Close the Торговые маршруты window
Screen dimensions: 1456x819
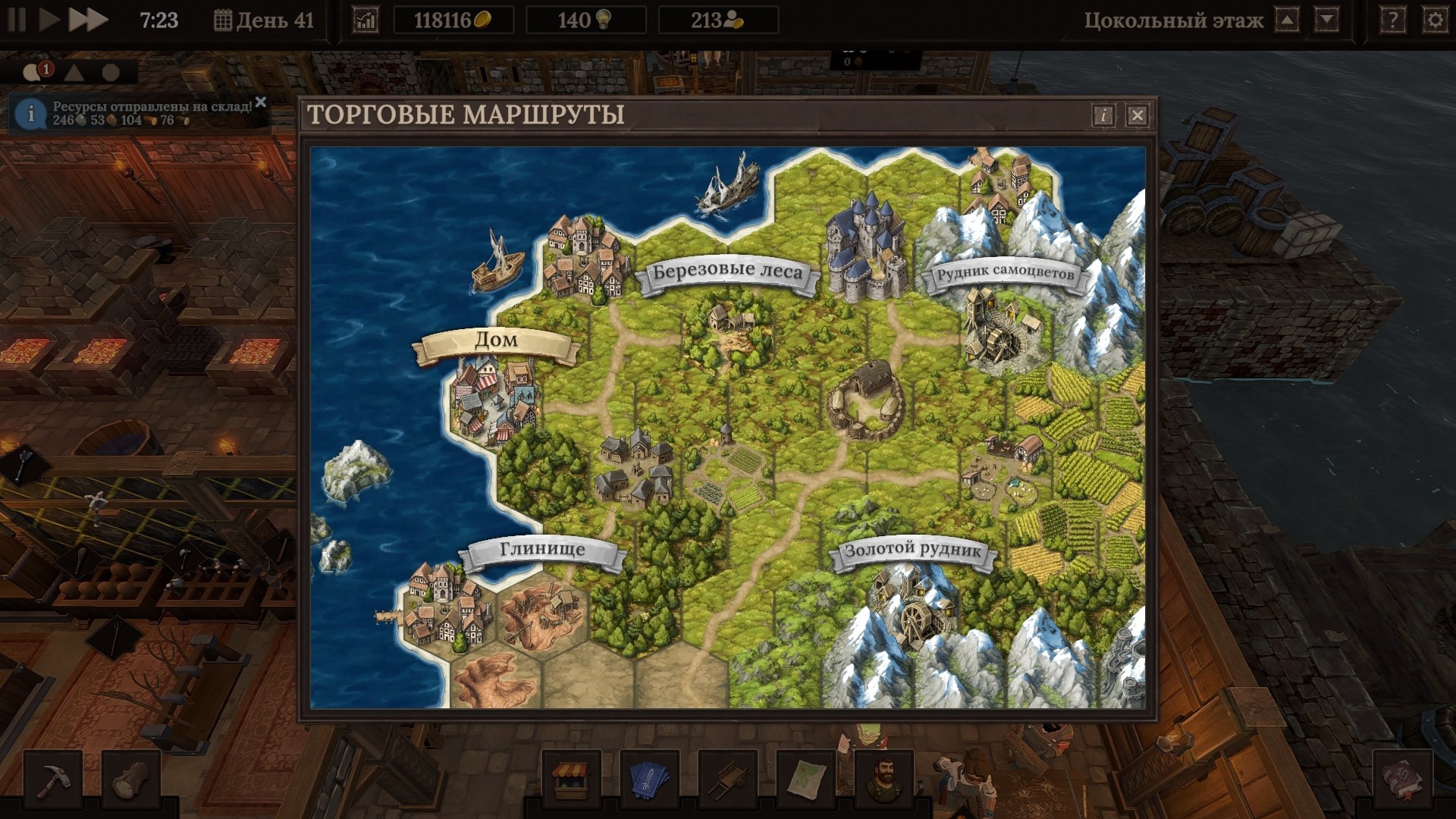click(x=1137, y=115)
